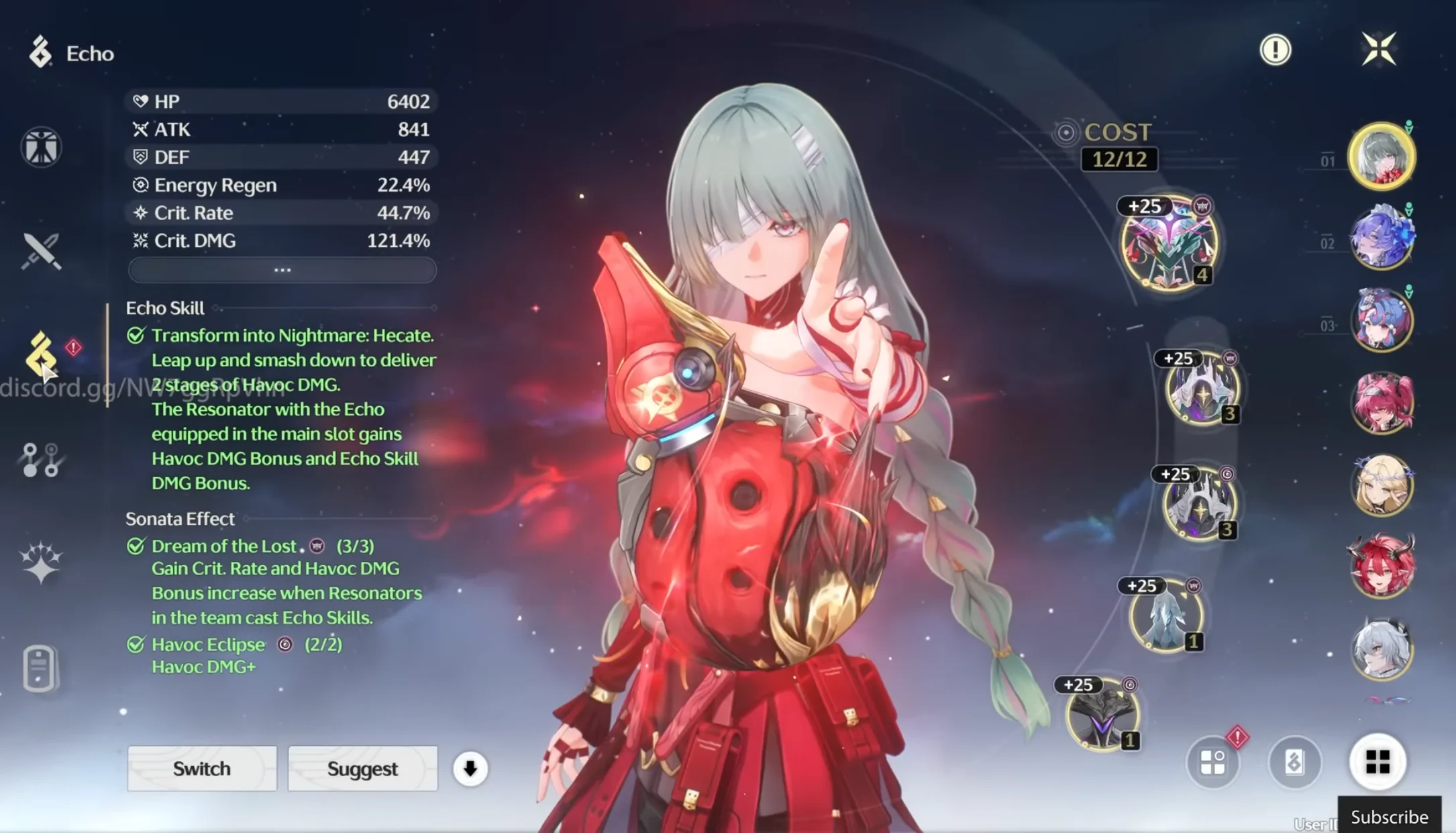This screenshot has width=1456, height=833.
Task: Select the red-horned resonator portrait
Action: [x=1381, y=567]
